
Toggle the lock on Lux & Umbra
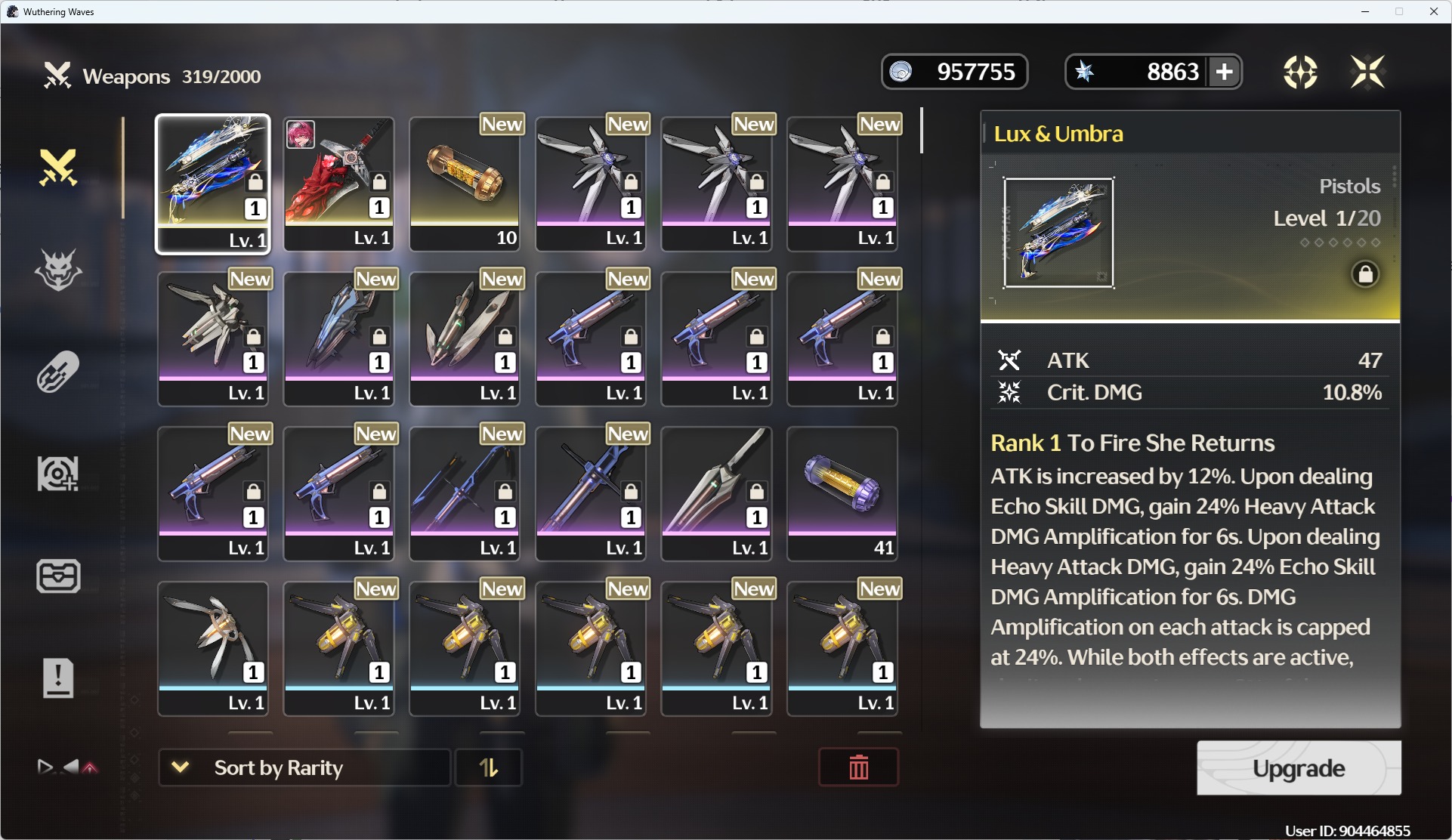point(1365,273)
